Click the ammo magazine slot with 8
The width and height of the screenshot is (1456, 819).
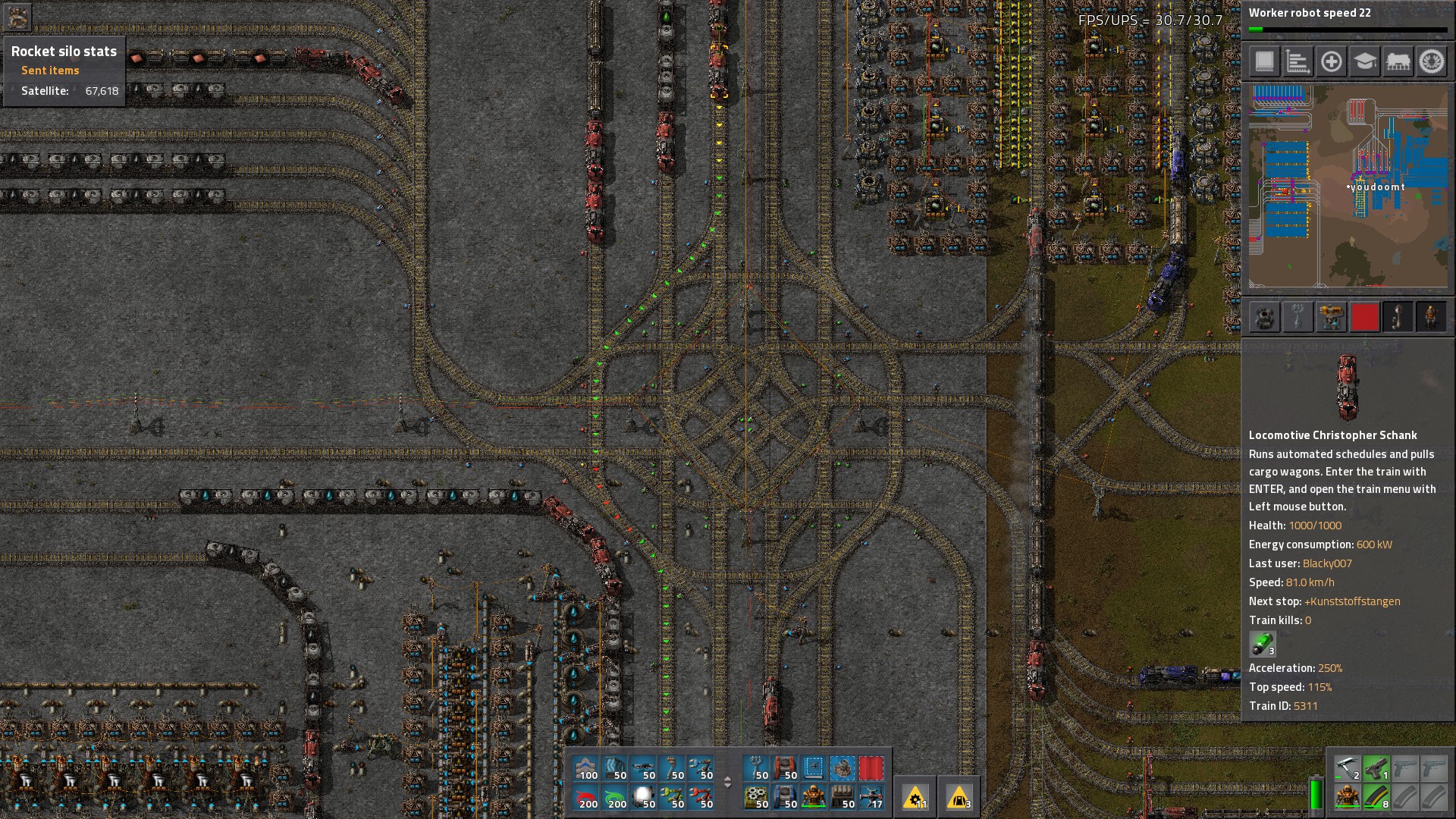click(1376, 796)
